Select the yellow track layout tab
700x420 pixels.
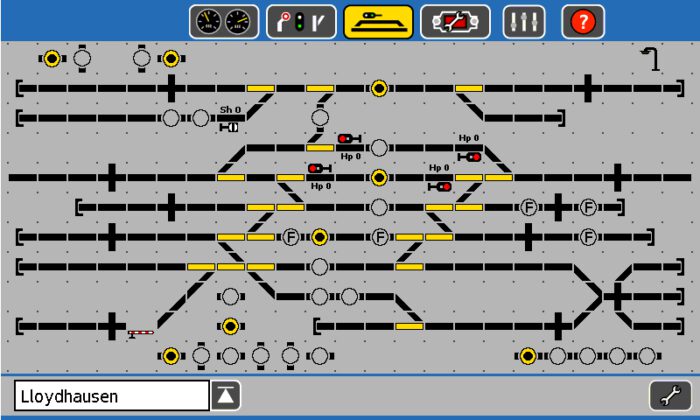click(379, 21)
